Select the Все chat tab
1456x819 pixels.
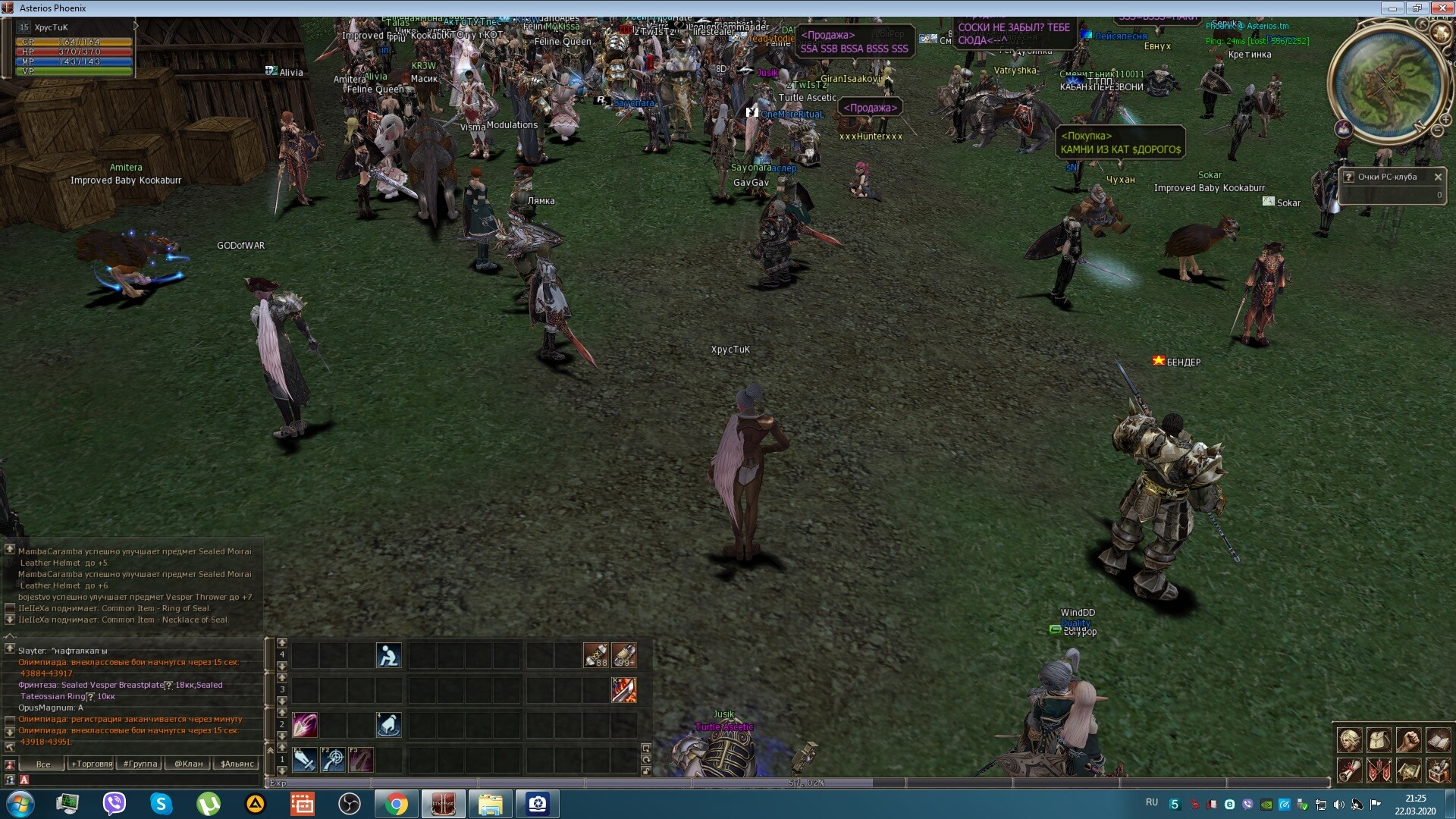point(43,764)
